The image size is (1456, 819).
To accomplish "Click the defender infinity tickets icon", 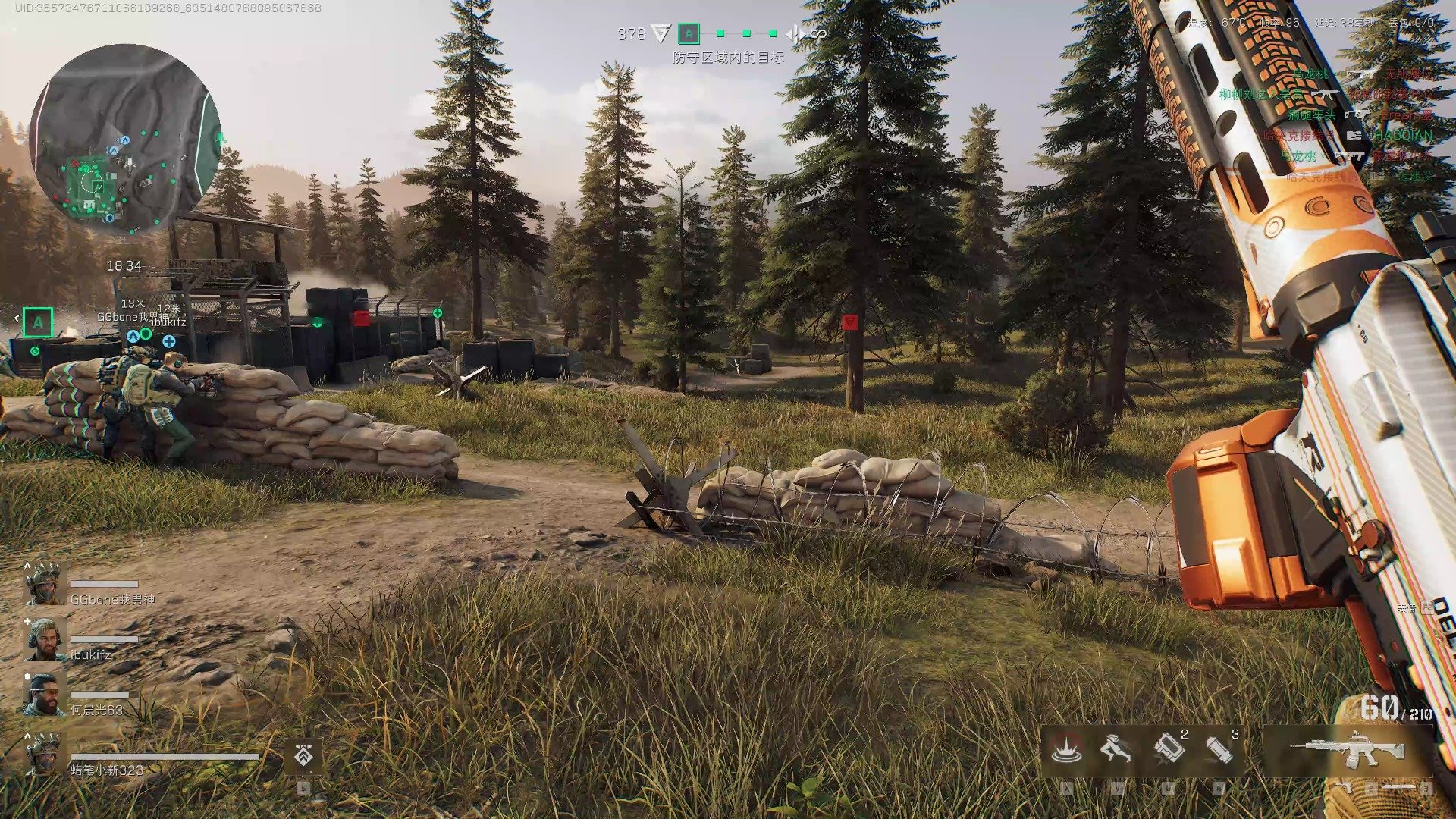I will [818, 33].
